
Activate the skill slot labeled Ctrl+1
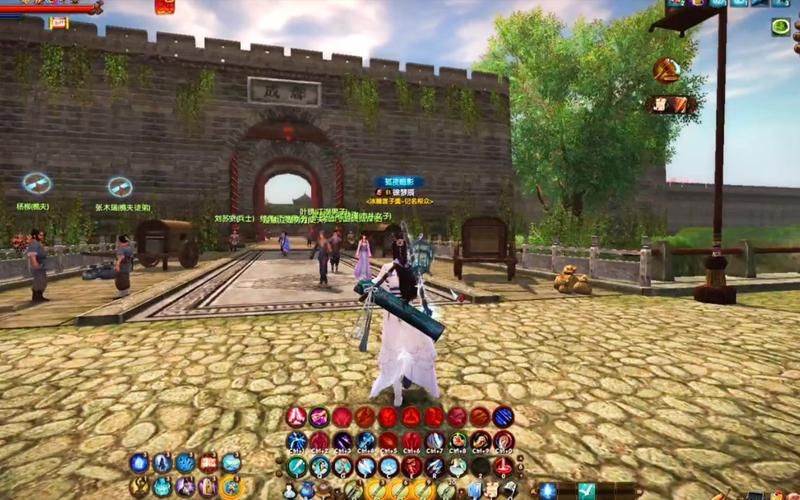coord(297,441)
